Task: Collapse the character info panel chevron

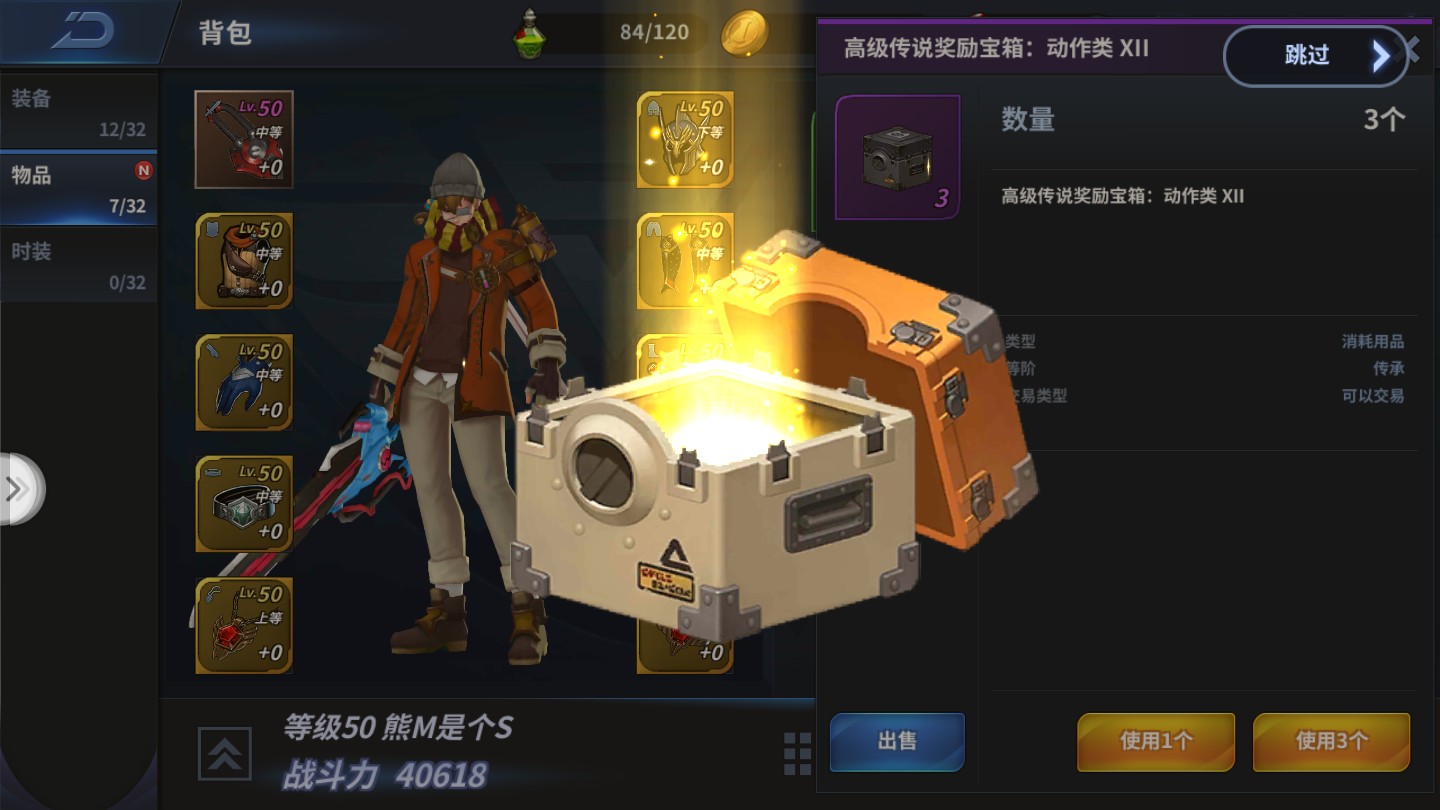Action: tap(225, 754)
